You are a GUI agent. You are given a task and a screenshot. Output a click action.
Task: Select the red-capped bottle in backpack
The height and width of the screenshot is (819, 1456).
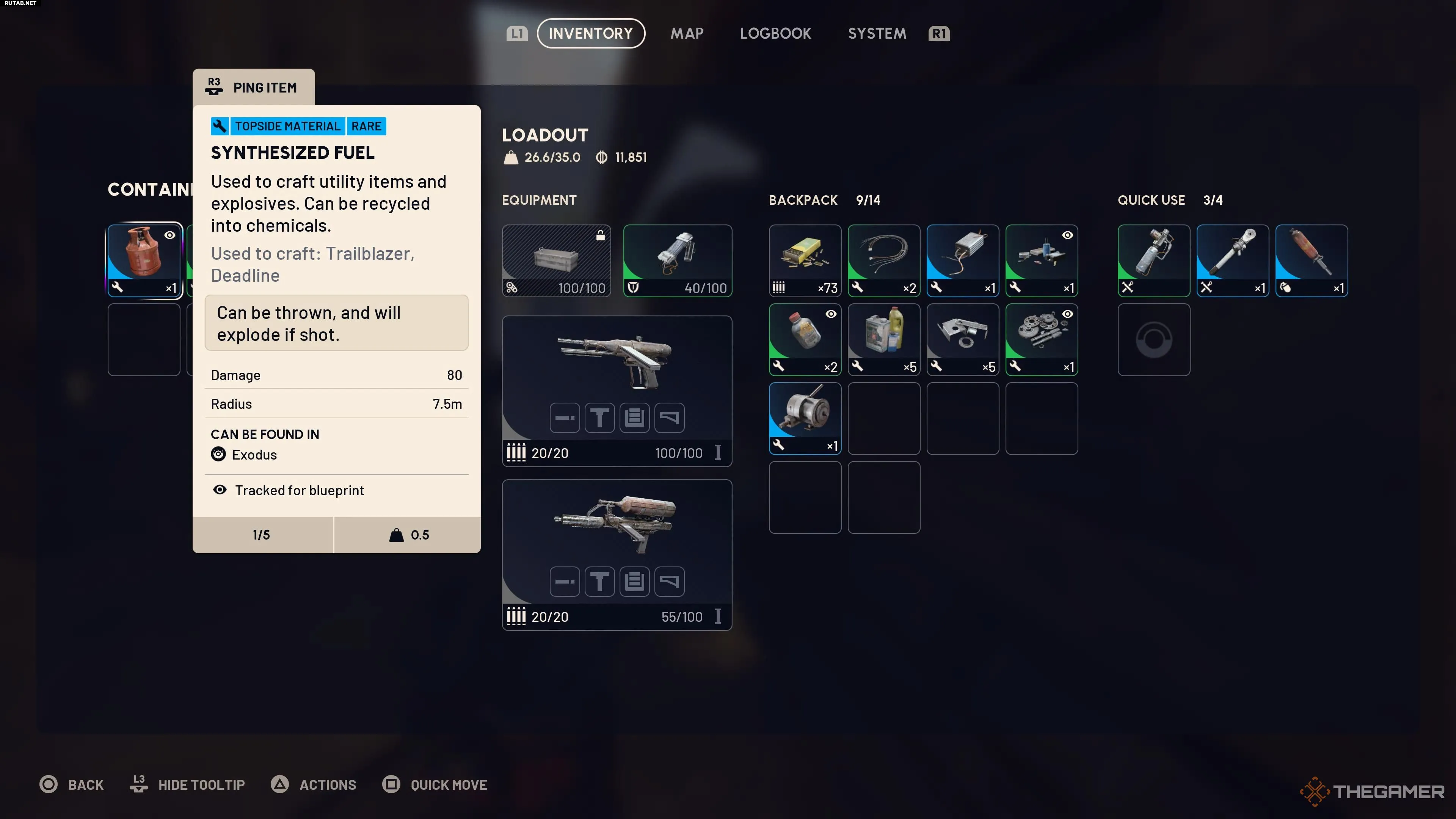804,339
